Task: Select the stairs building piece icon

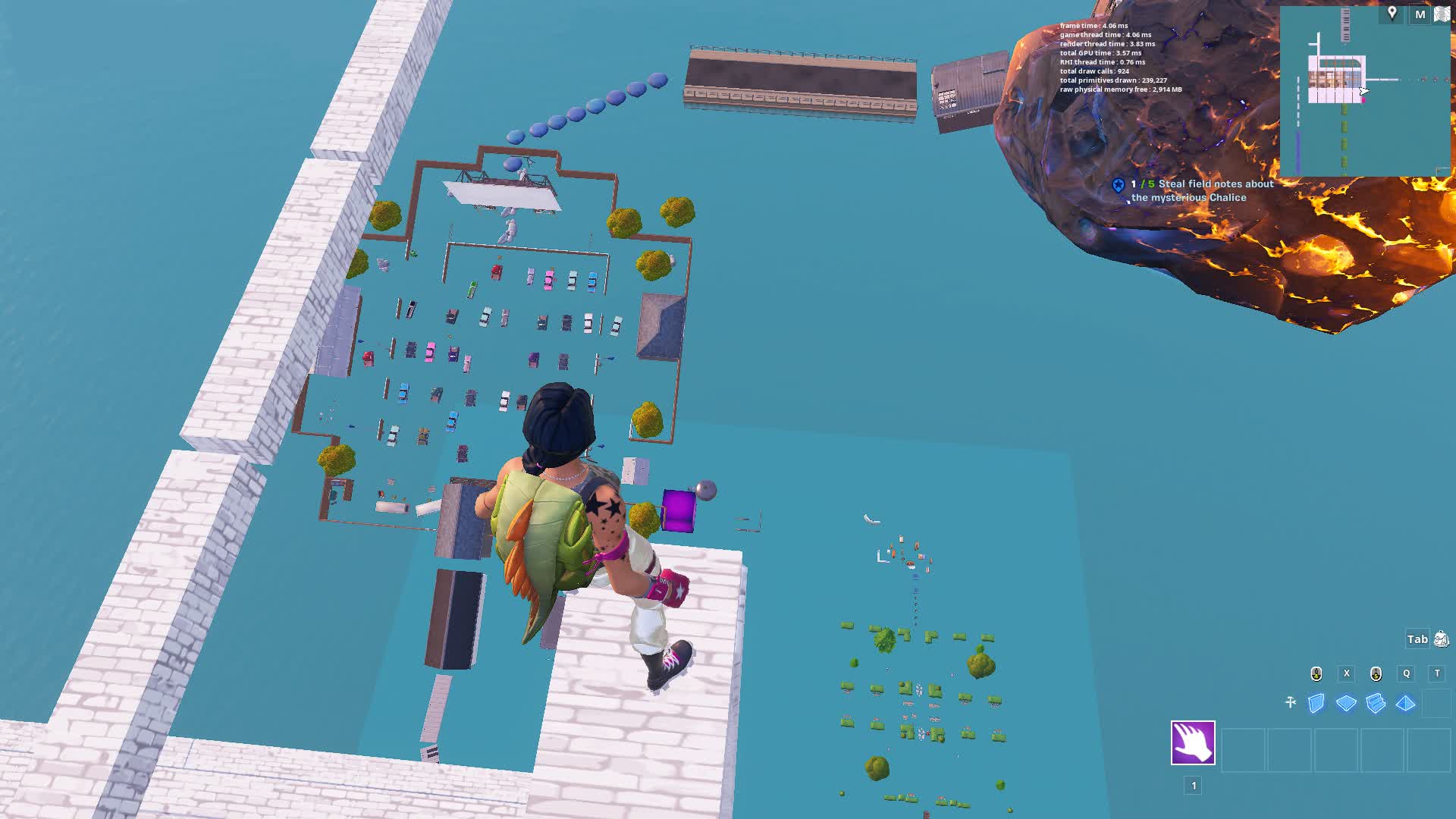Action: (1376, 703)
